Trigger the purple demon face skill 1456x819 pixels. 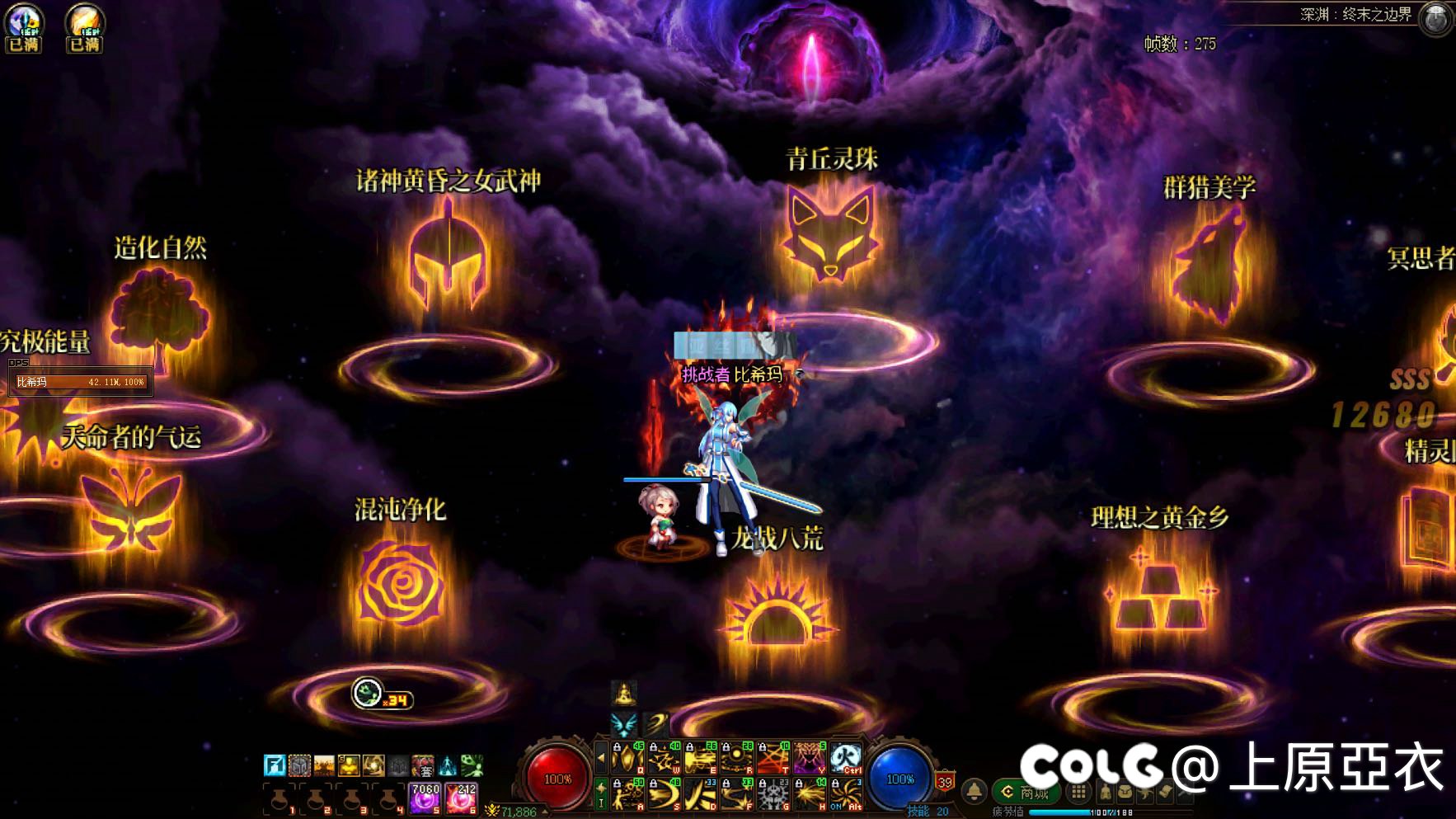(809, 757)
